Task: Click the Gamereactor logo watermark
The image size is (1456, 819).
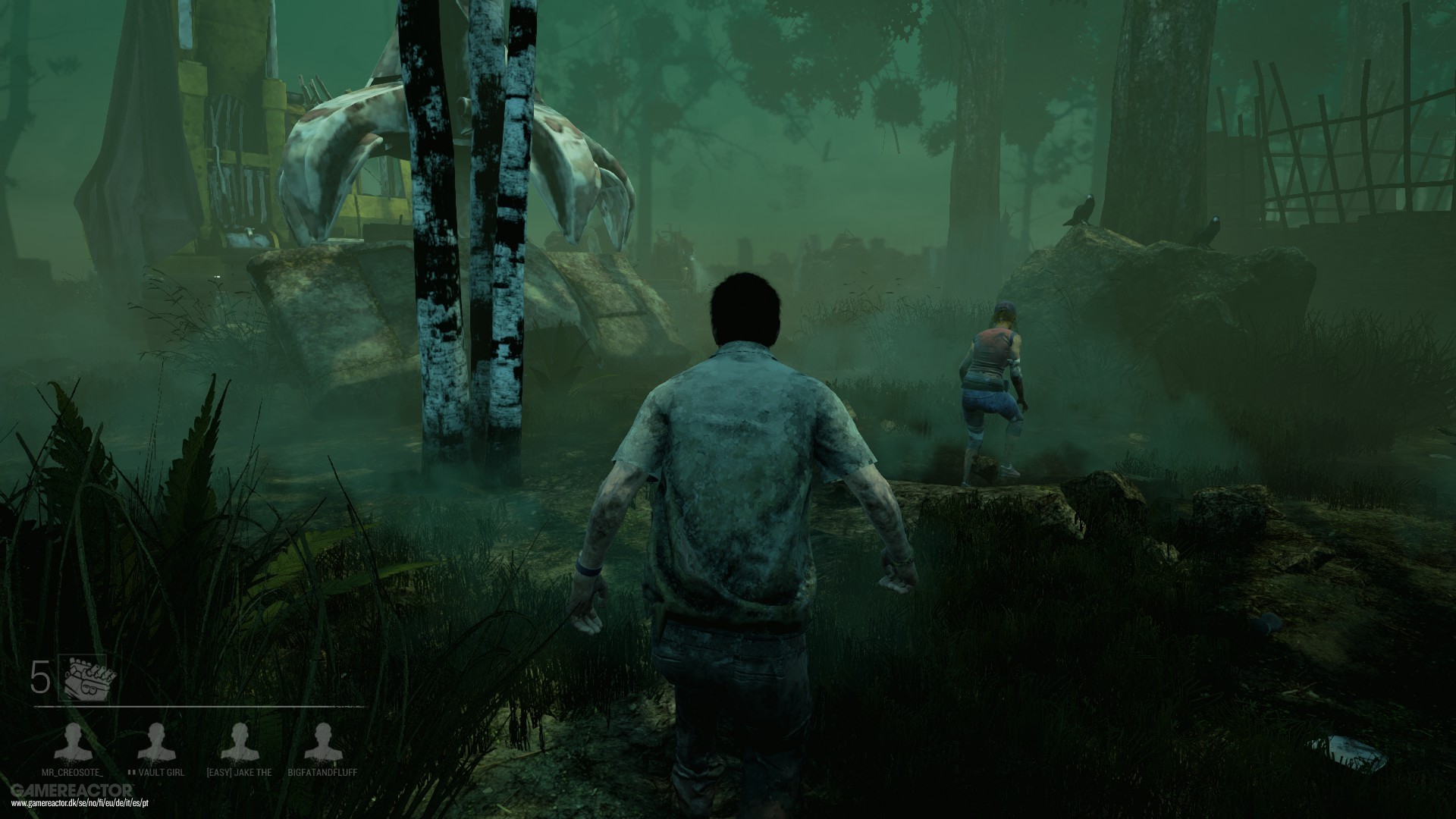Action: [72, 790]
